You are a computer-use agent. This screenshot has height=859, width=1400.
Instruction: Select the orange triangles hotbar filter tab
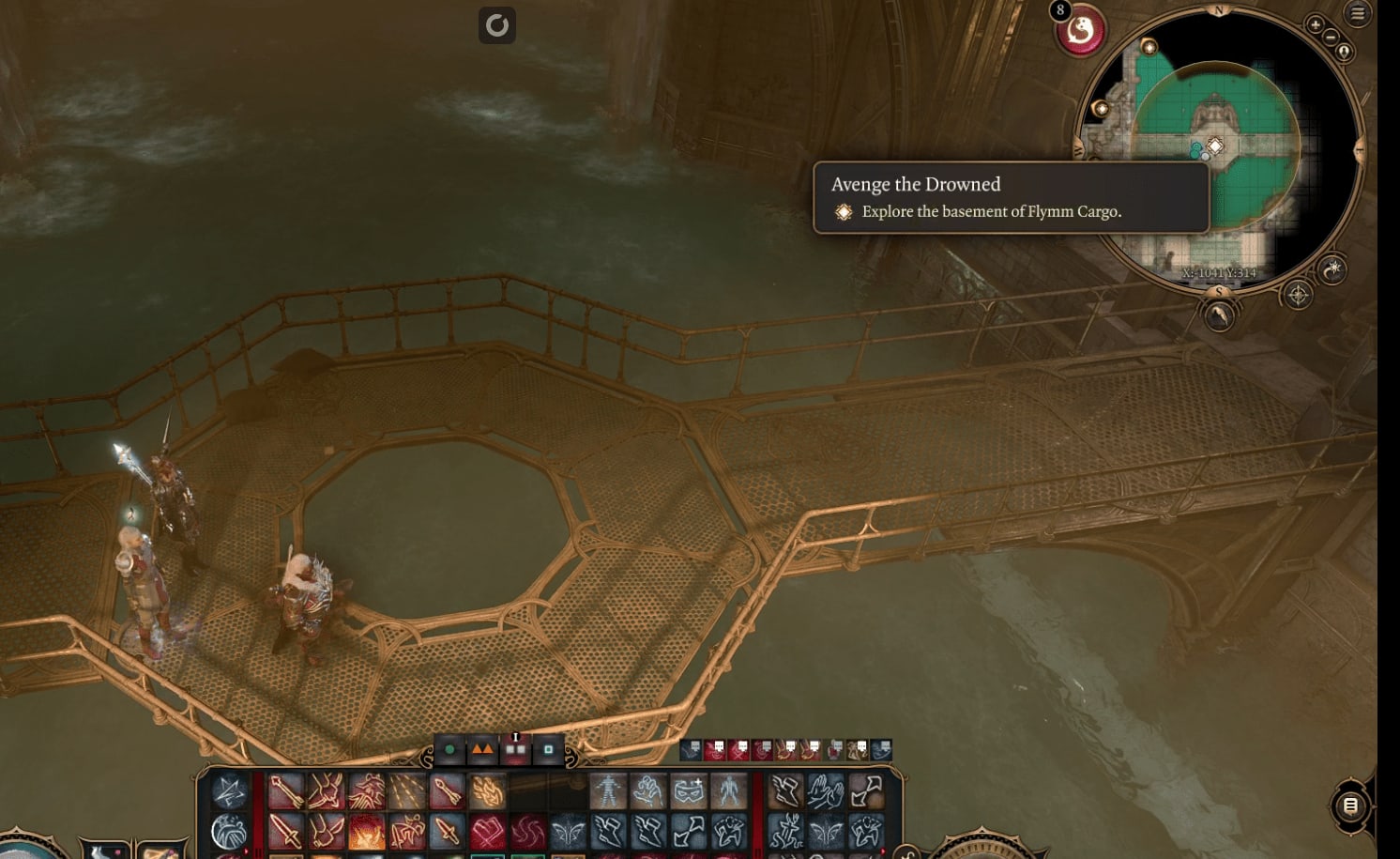482,750
